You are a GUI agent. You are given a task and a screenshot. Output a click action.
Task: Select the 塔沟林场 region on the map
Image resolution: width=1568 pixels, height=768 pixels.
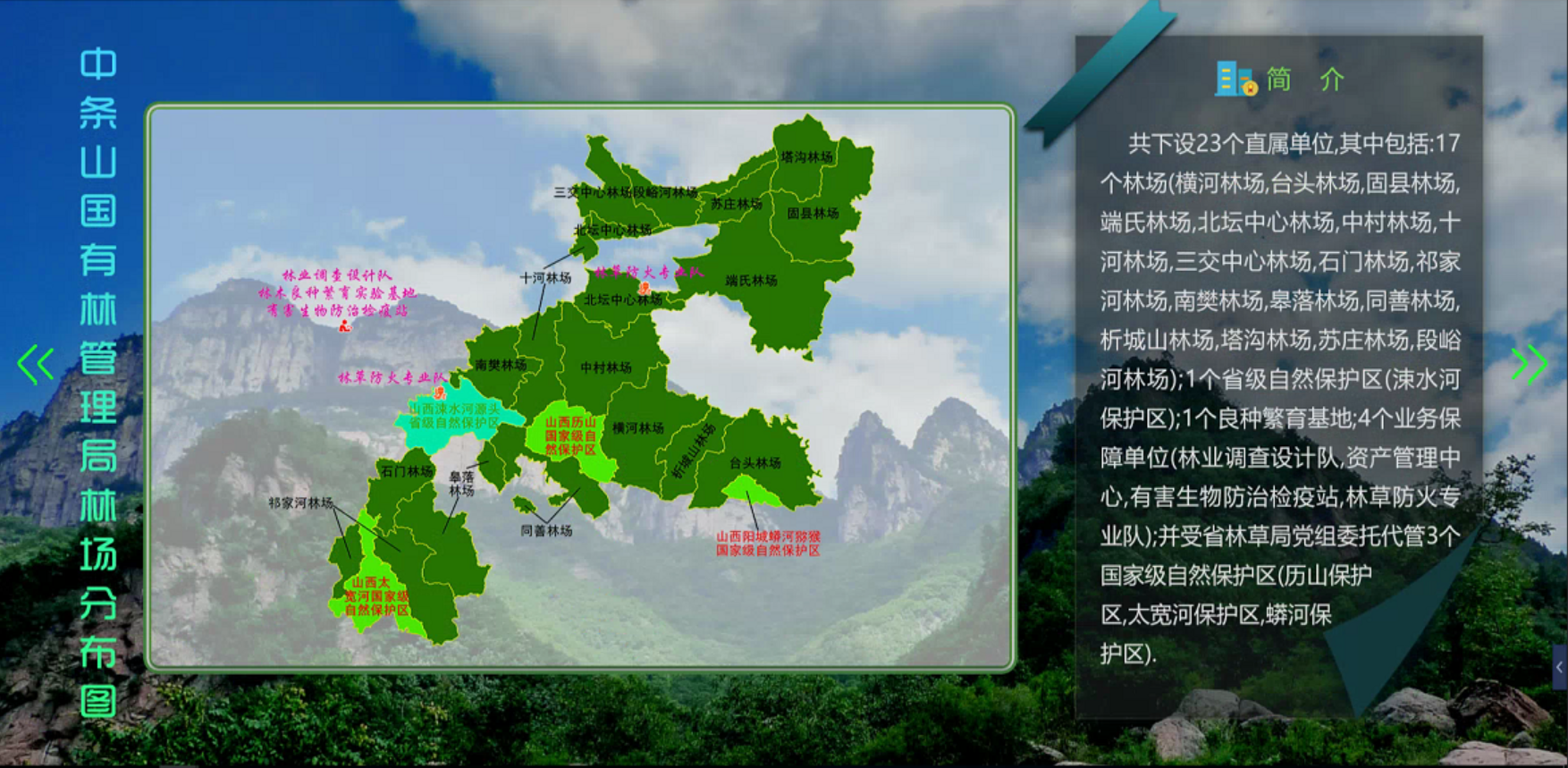pos(806,156)
